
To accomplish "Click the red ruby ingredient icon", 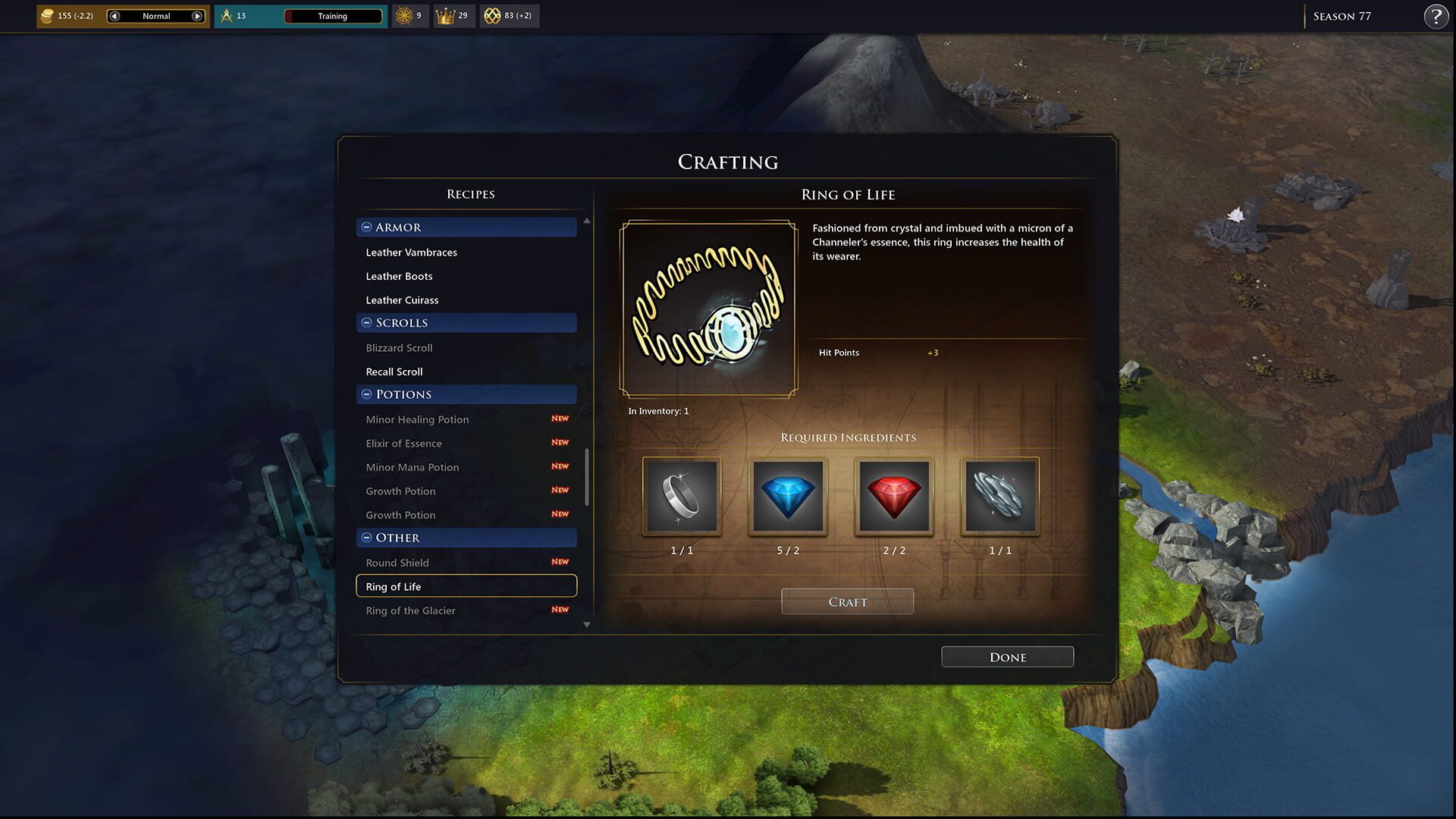I will tap(893, 497).
